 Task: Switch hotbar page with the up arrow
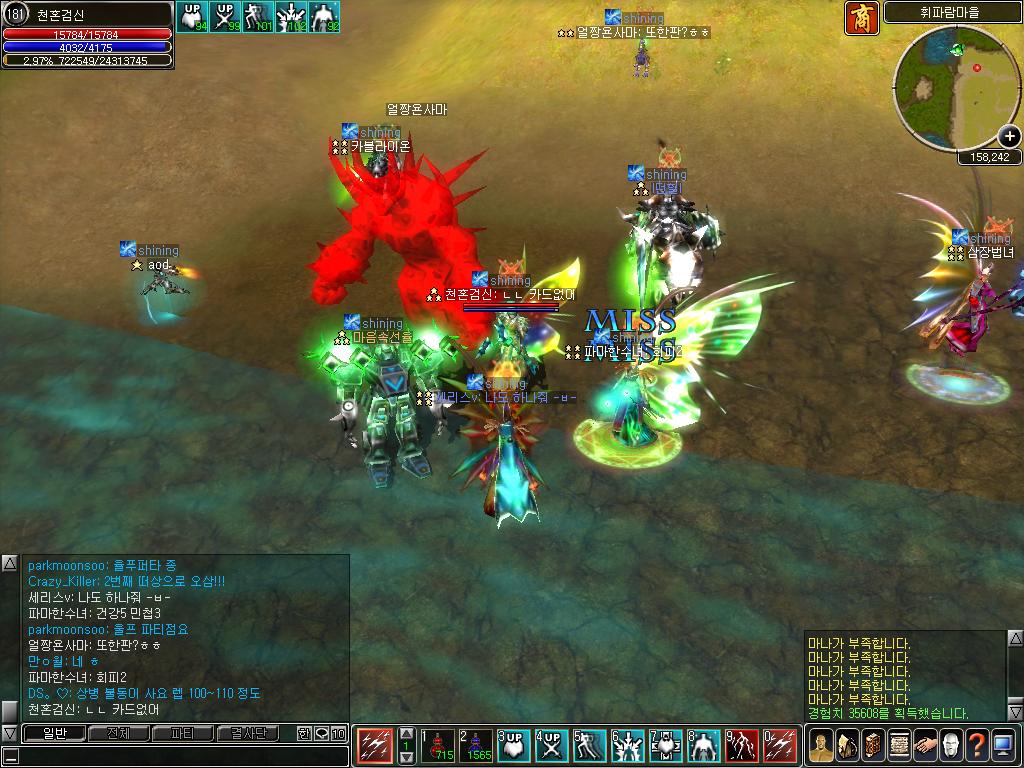(406, 733)
